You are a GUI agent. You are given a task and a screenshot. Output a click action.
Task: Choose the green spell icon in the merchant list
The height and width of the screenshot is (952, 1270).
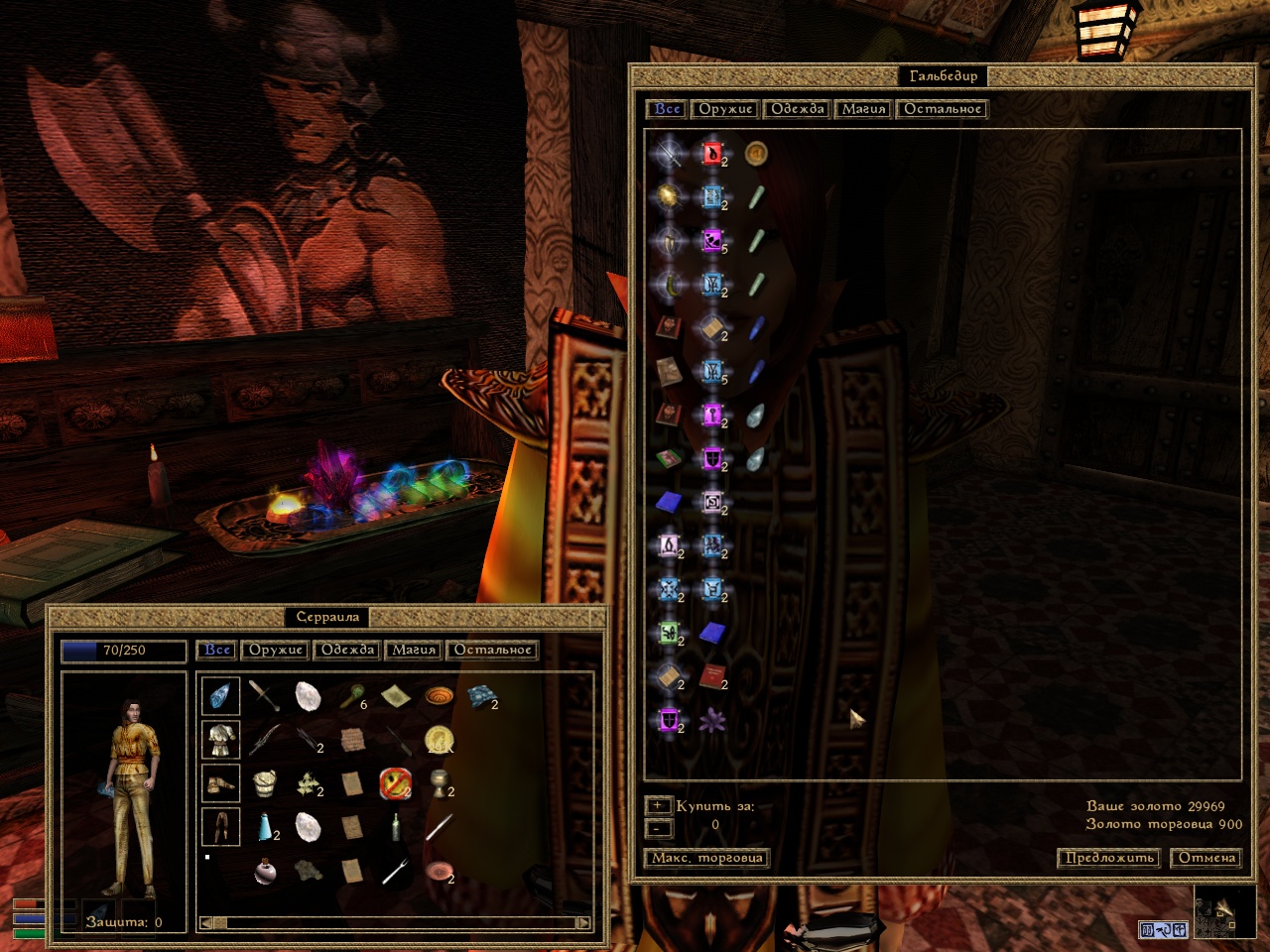pos(669,632)
